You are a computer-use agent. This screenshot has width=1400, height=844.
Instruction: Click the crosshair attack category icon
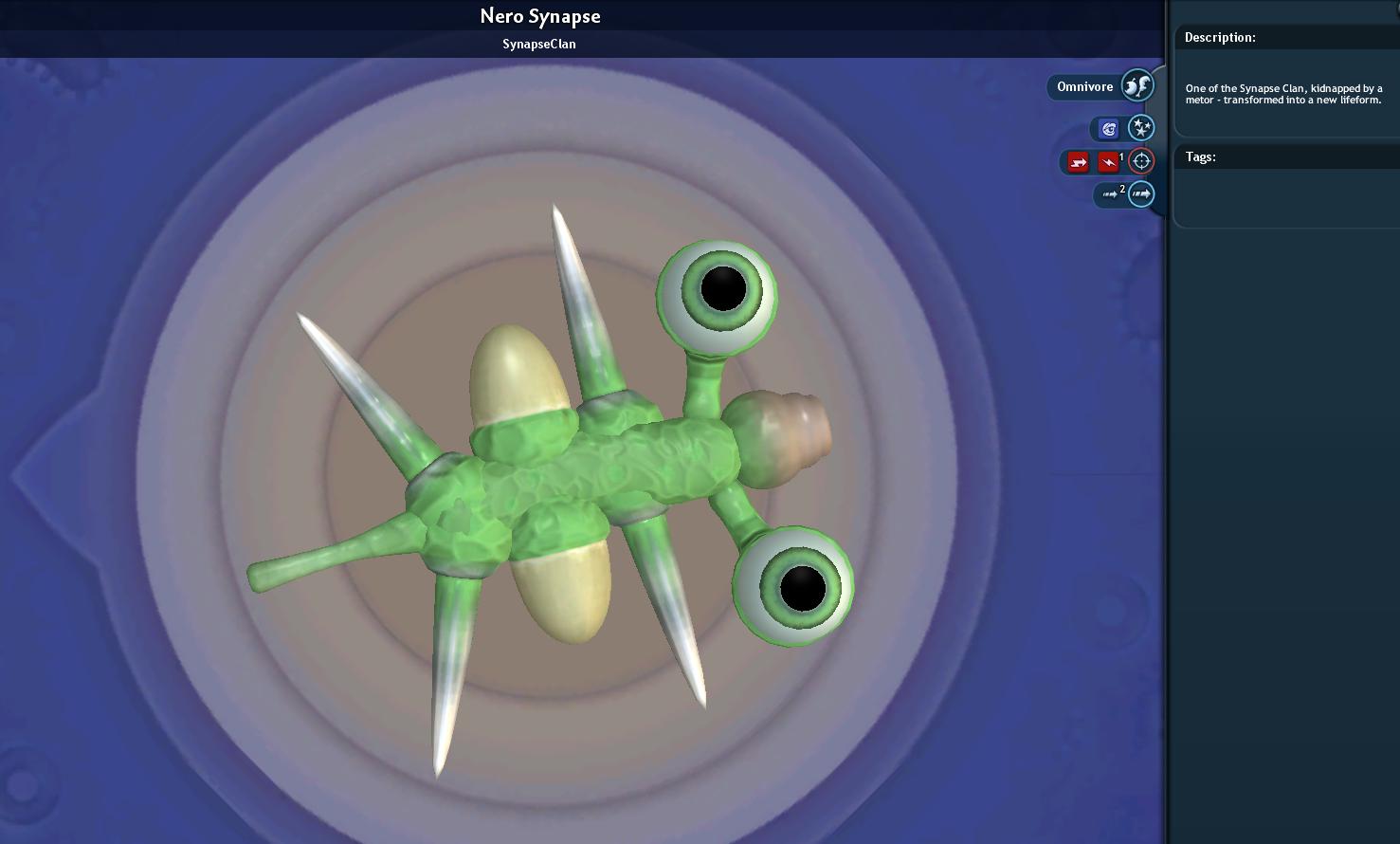point(1141,161)
